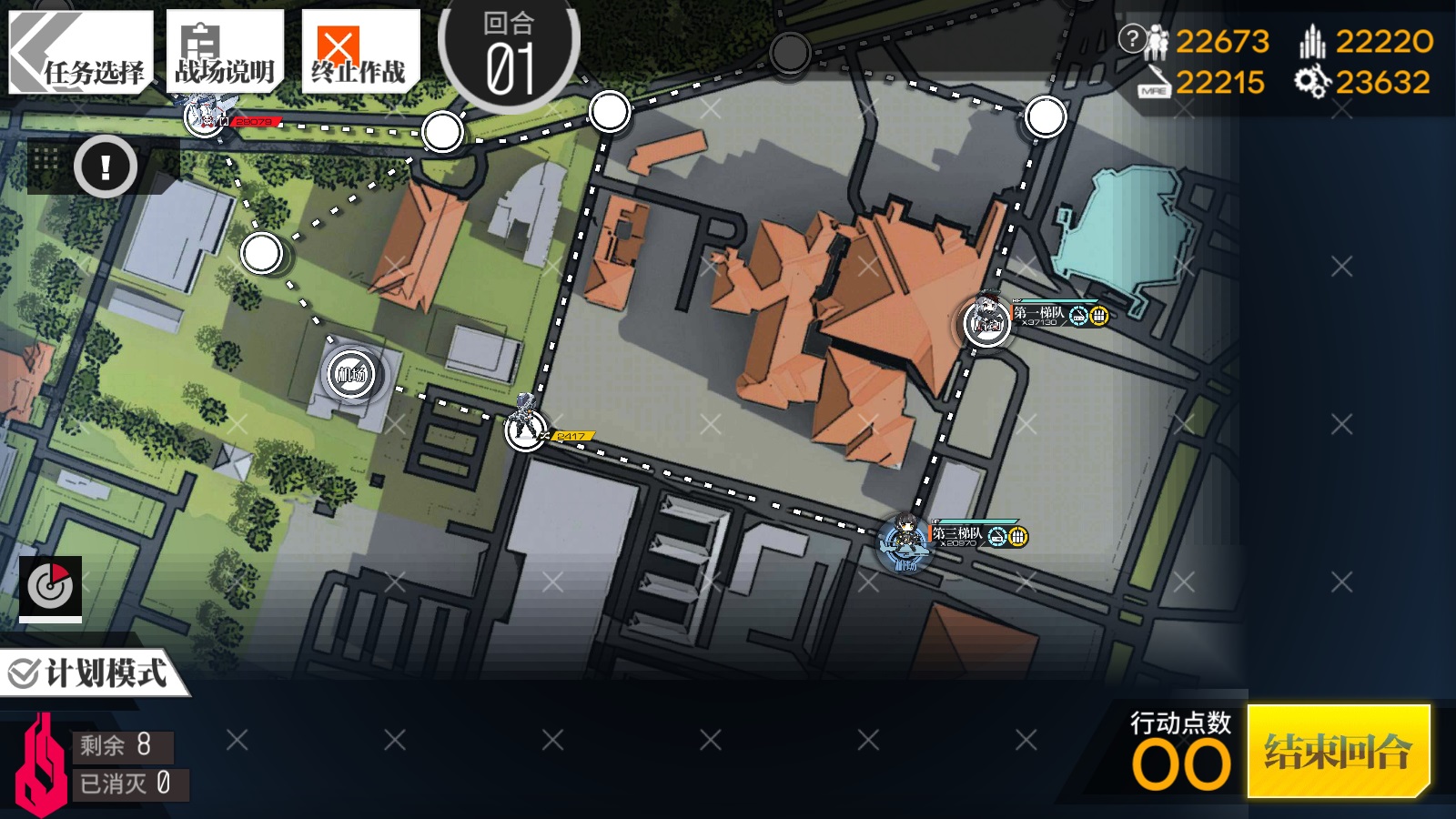Select the Third Echelon (第三梯队) unit
The width and height of the screenshot is (1456, 819).
[x=905, y=541]
